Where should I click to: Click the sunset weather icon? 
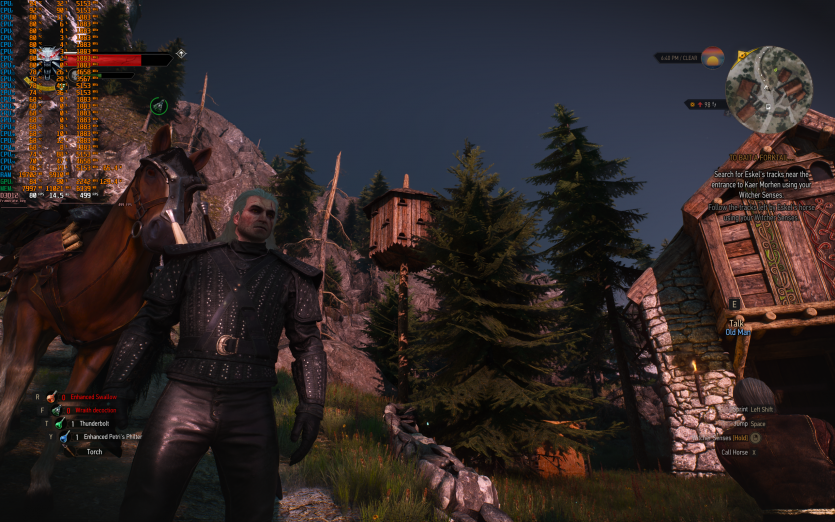click(x=712, y=57)
